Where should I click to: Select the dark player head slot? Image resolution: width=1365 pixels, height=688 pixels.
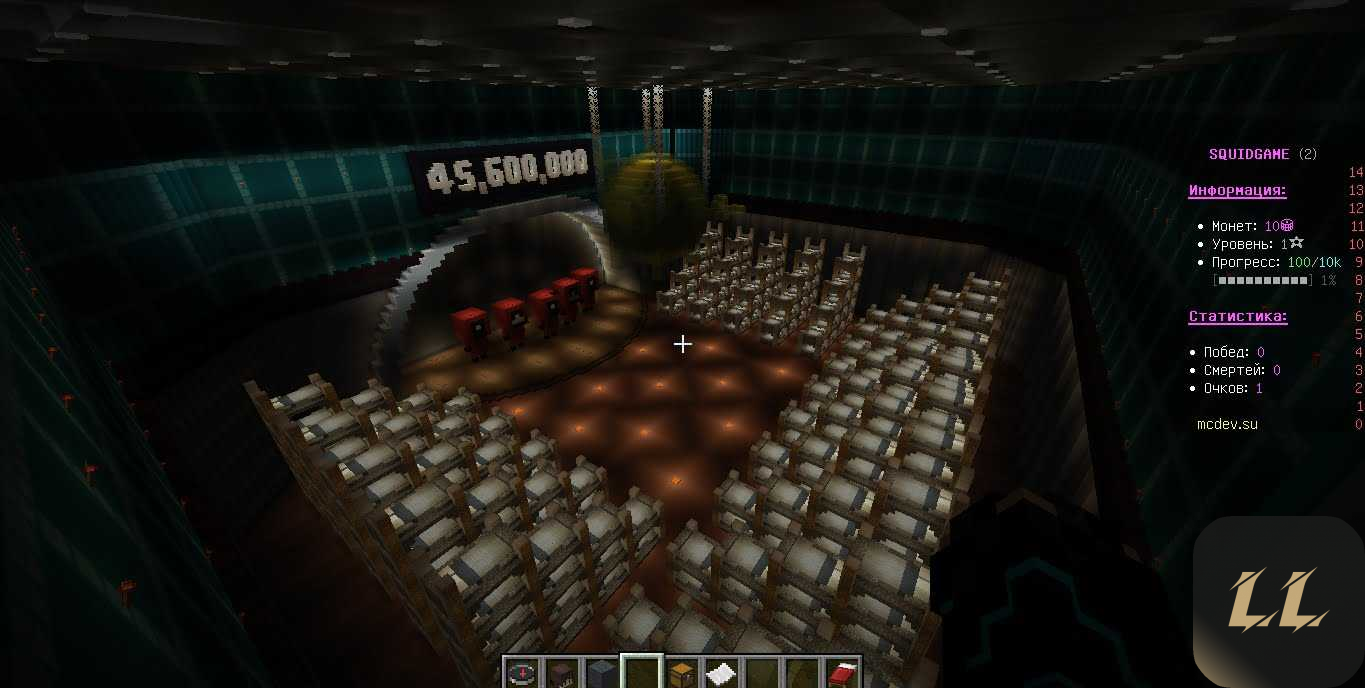tap(561, 673)
